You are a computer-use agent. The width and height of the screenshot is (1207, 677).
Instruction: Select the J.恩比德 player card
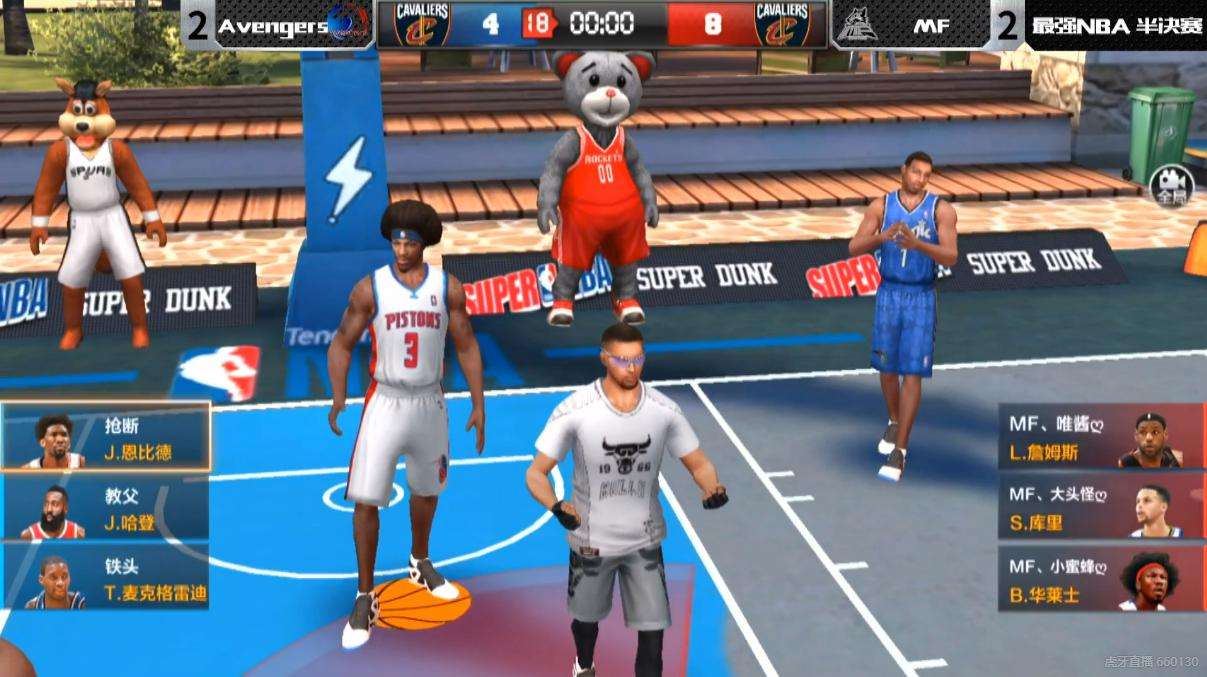point(106,437)
